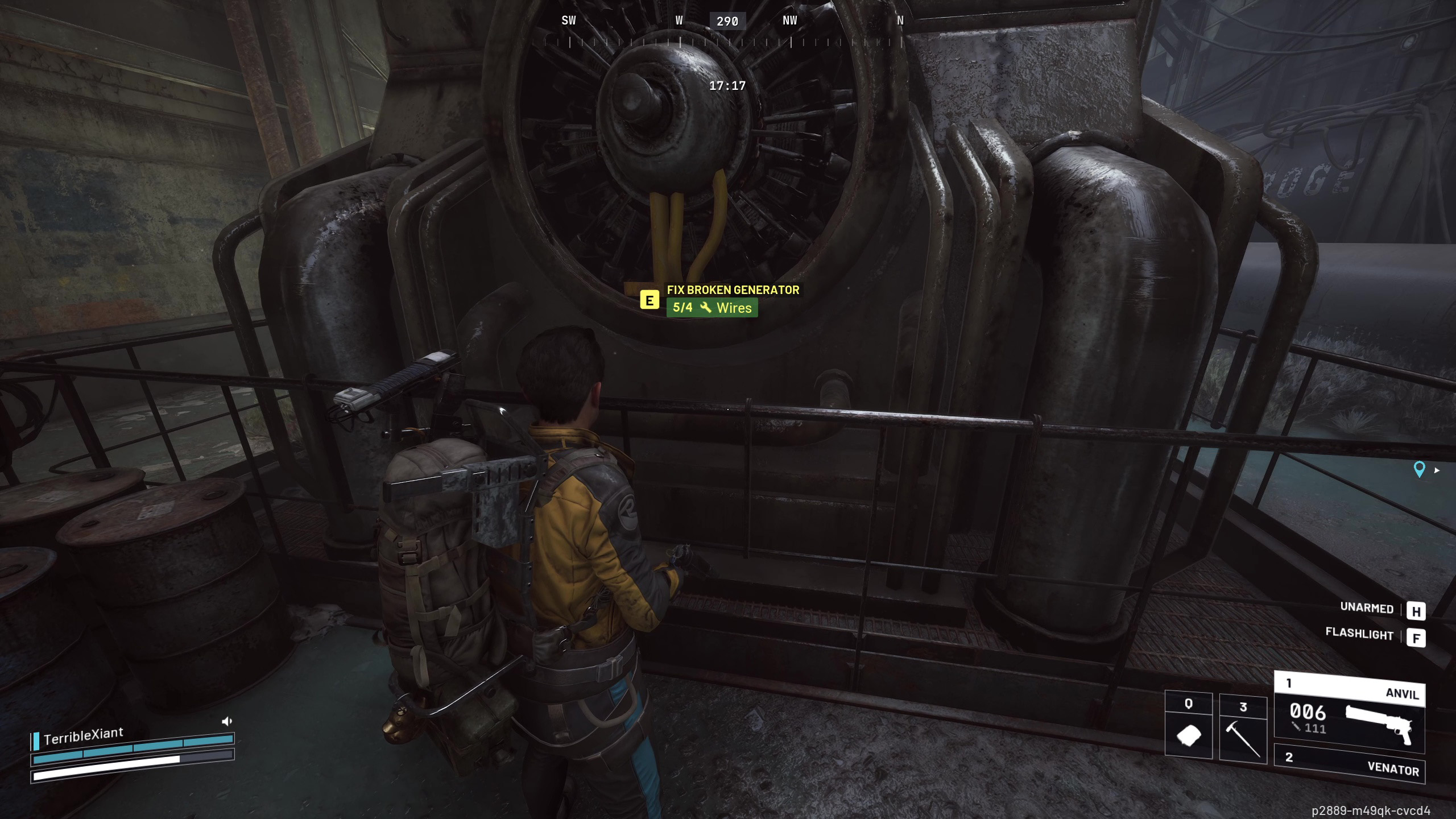This screenshot has height=819, width=1456.
Task: Select the TerribleXiant player nameplate
Action: [83, 736]
